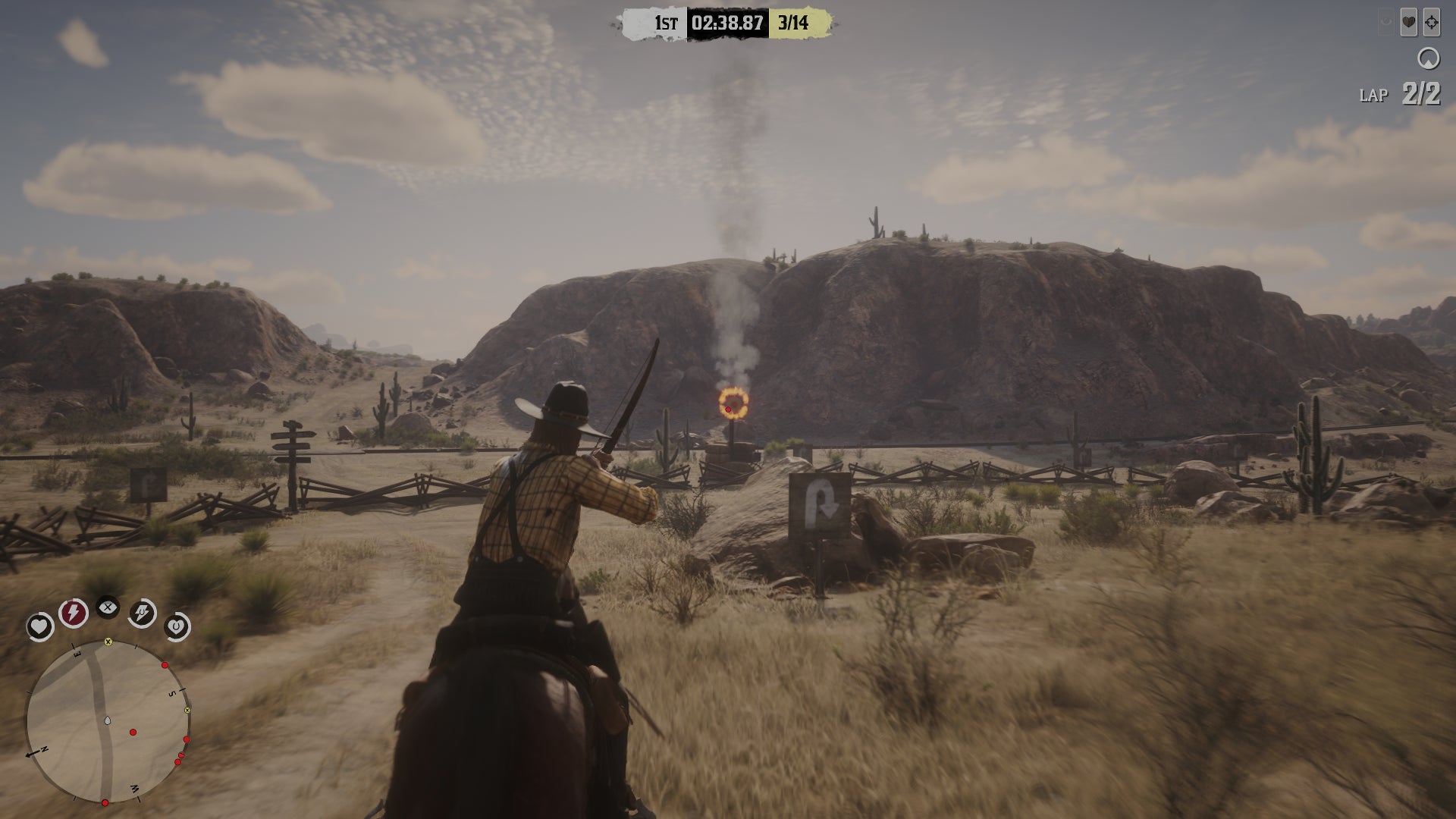1456x819 pixels.
Task: Click the Dead Eye core eye icon
Action: pos(108,607)
